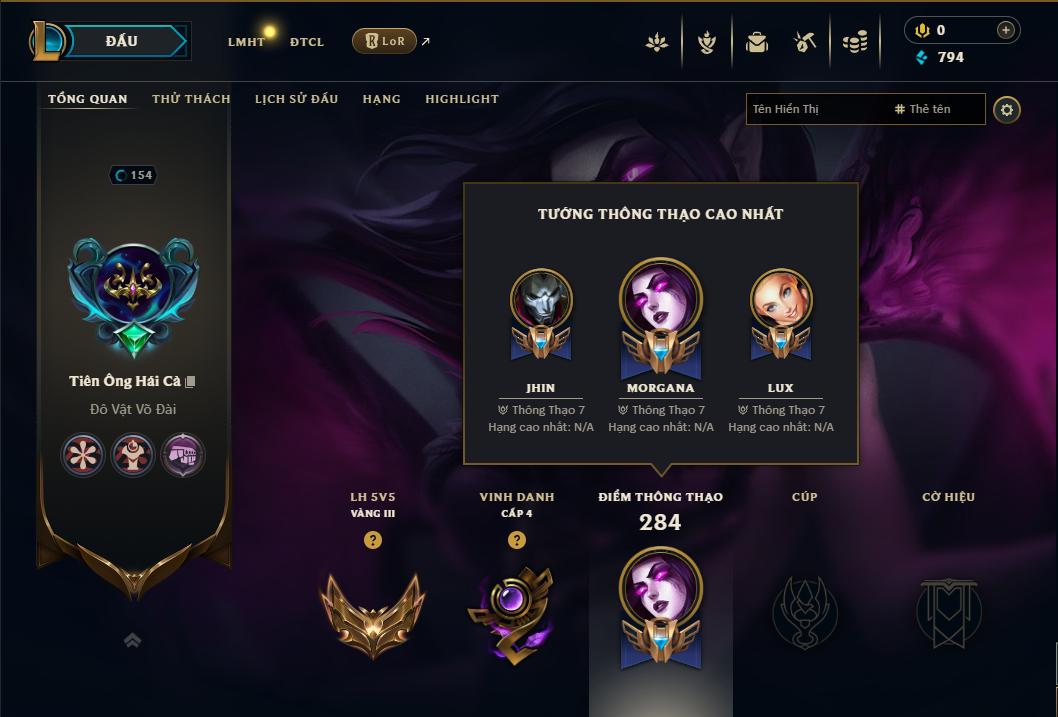1058x717 pixels.
Task: Open the LoR launcher link
Action: pyautogui.click(x=385, y=41)
